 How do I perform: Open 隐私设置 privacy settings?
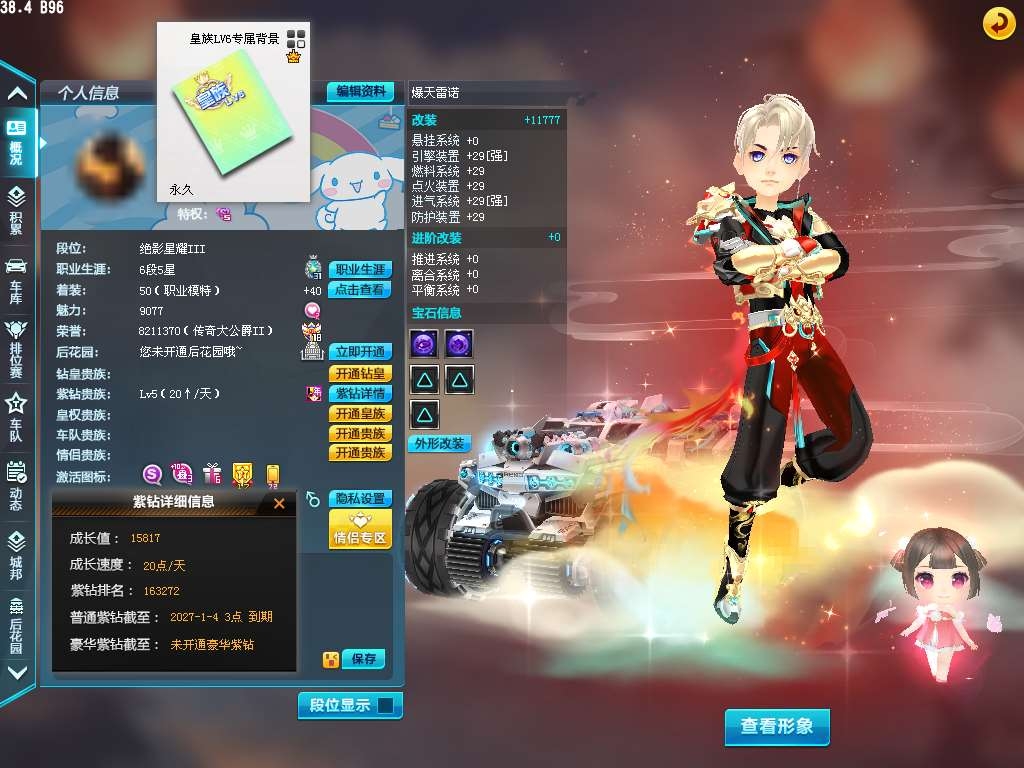coord(360,498)
